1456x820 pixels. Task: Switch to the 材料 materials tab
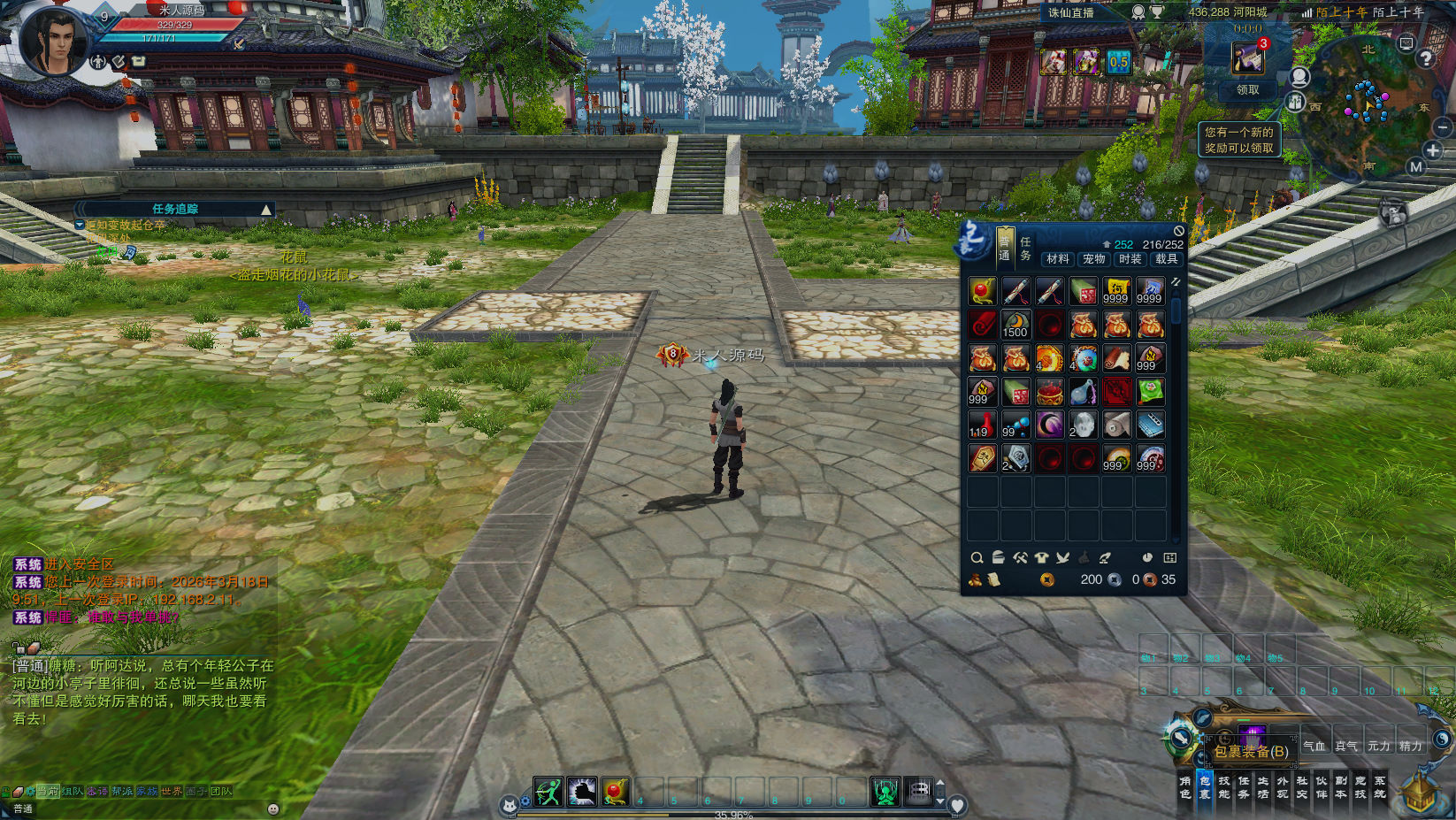coord(1057,259)
